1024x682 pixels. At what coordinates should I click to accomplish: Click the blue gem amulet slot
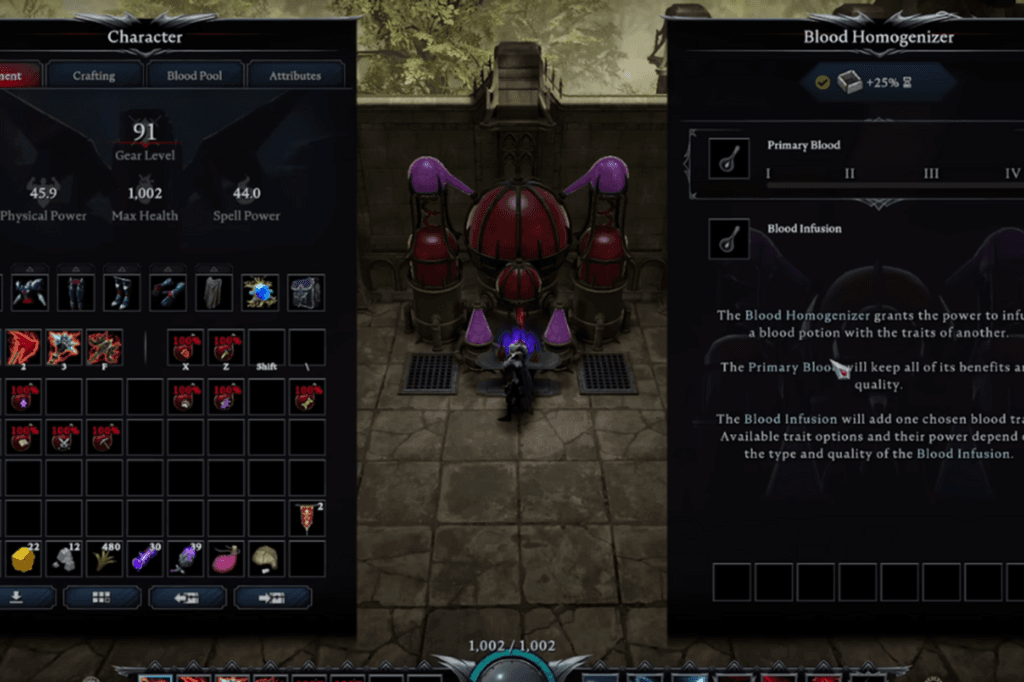tap(260, 292)
